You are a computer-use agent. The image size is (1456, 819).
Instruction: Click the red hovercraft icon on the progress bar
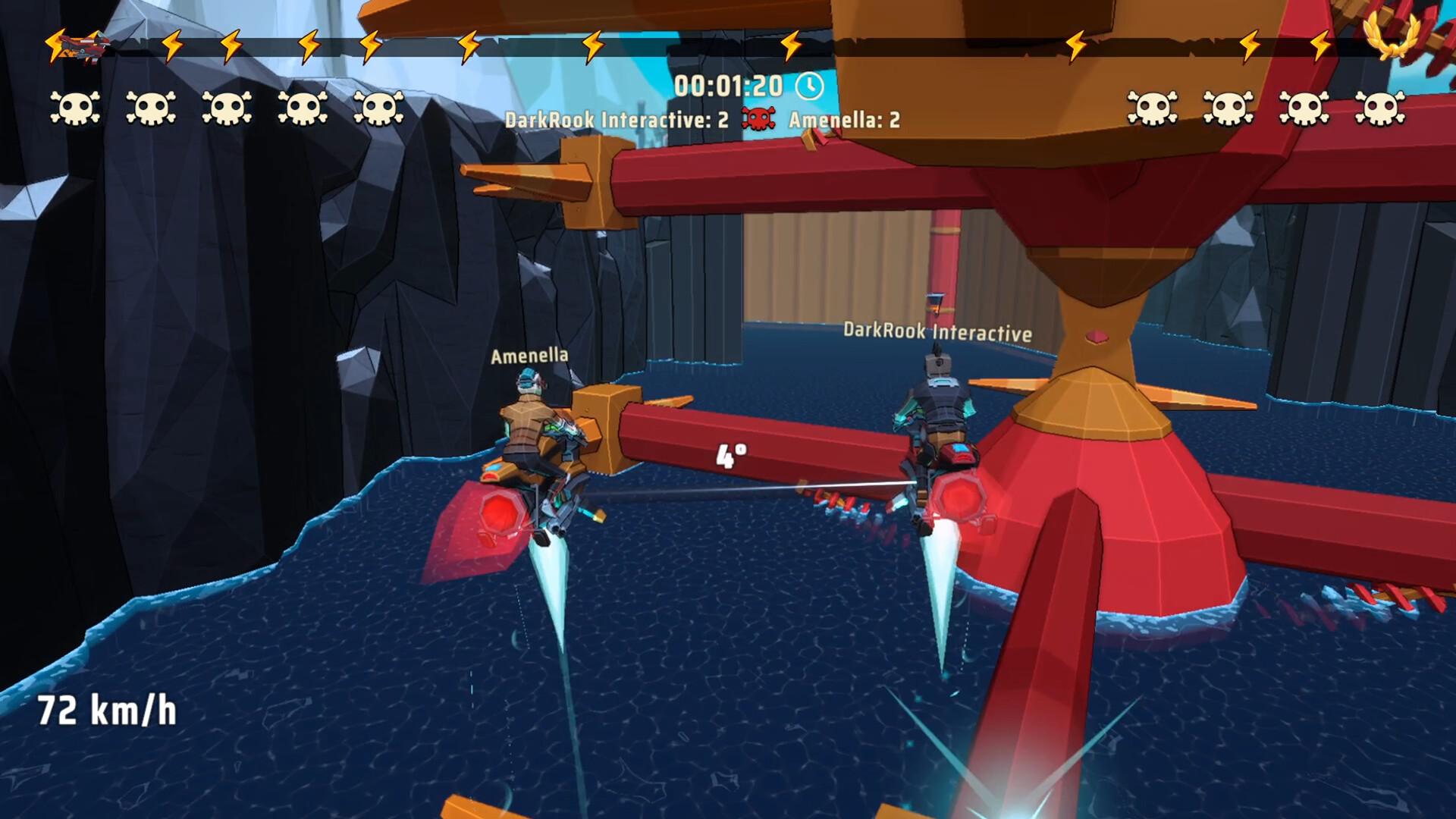(82, 45)
